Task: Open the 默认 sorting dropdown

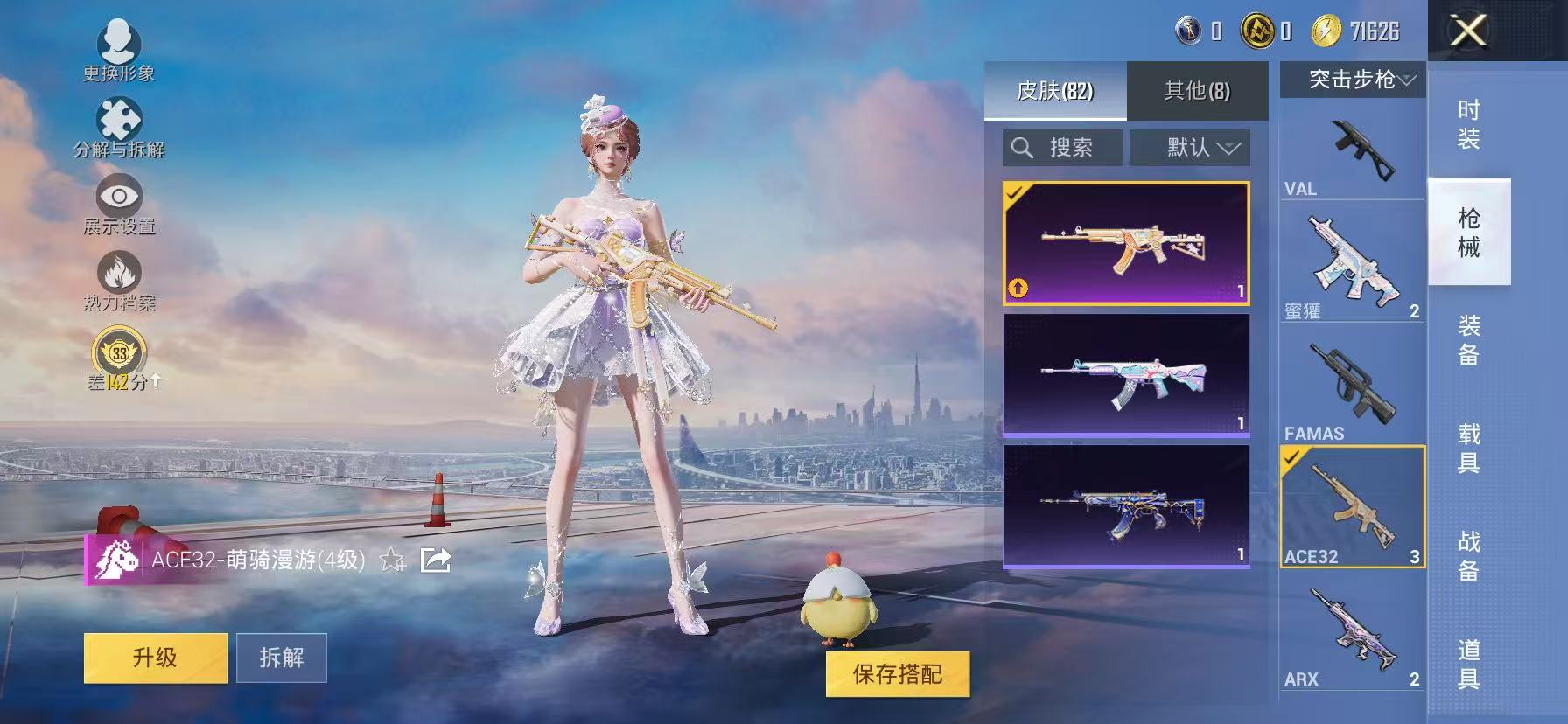Action: [x=1190, y=147]
